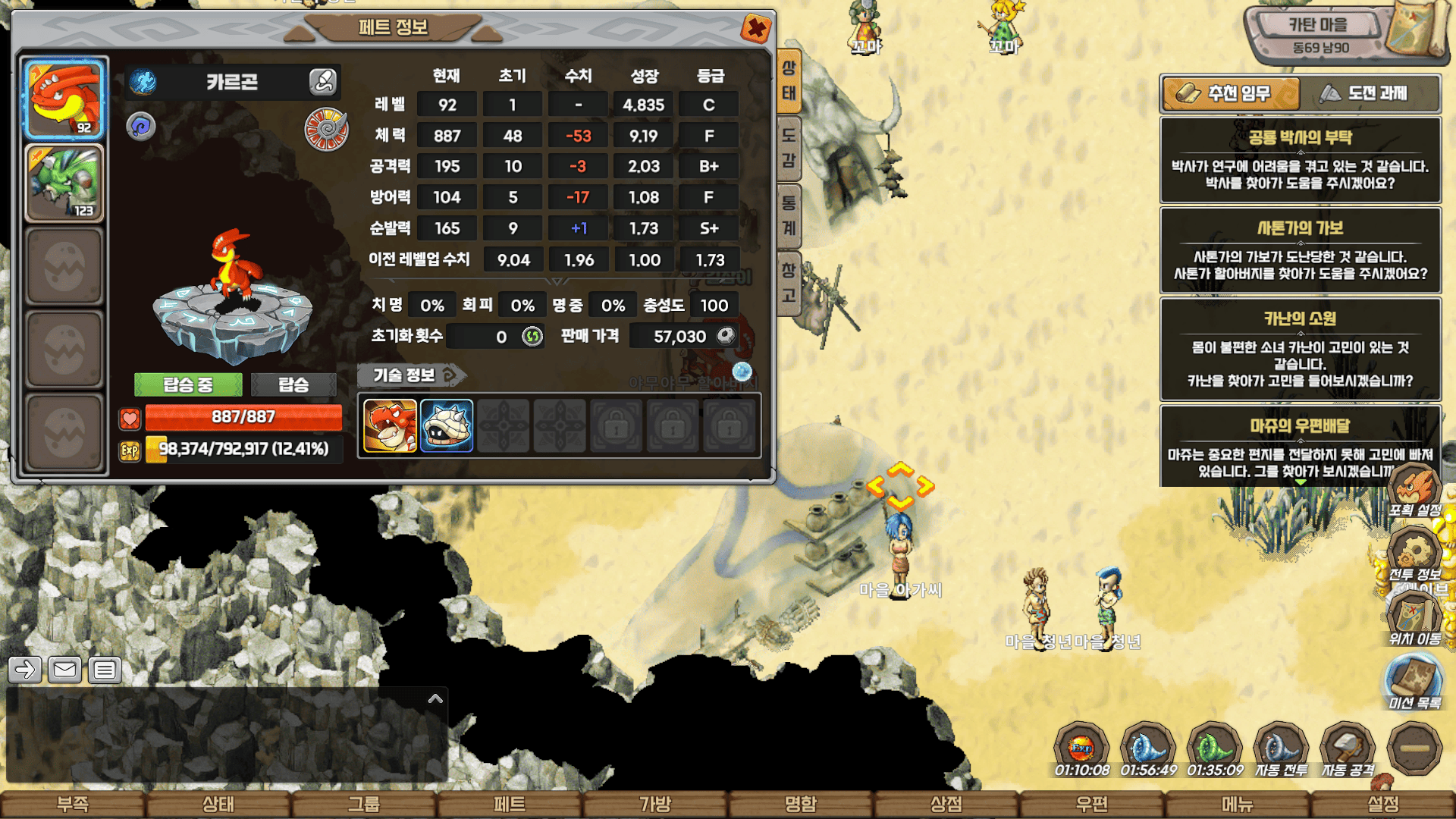Open the 설정 settings menu

[1382, 804]
